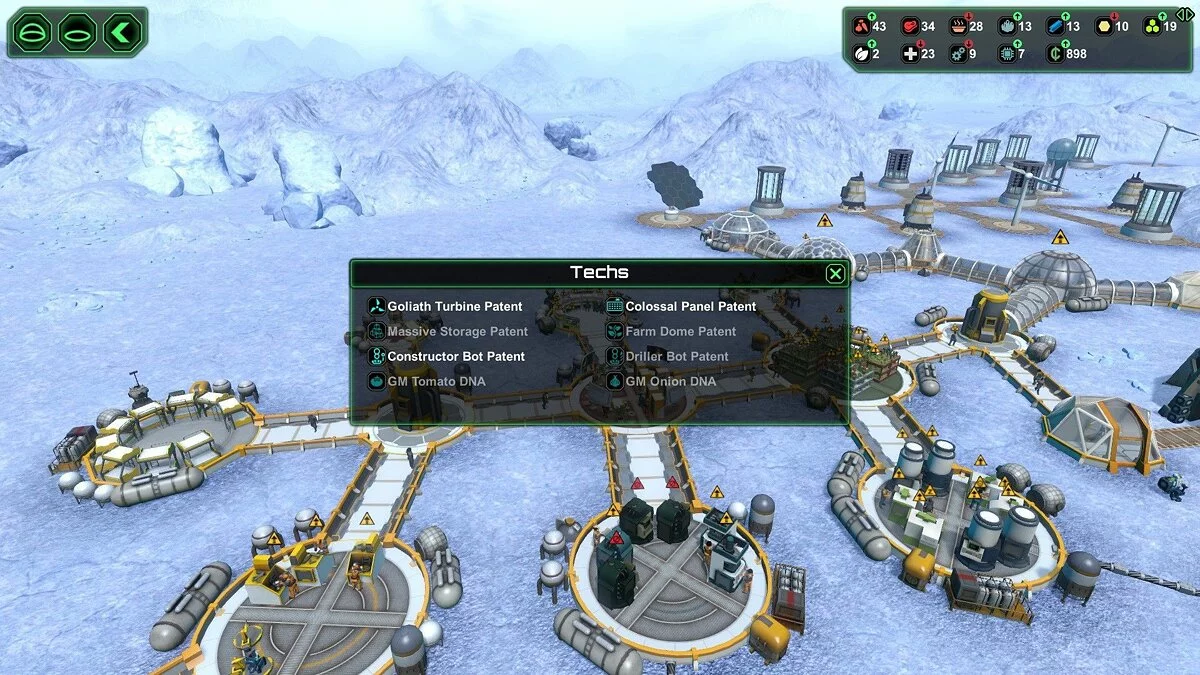Screen dimensions: 1200x675
Task: Select GM Tomato DNA tech
Action: click(x=435, y=382)
